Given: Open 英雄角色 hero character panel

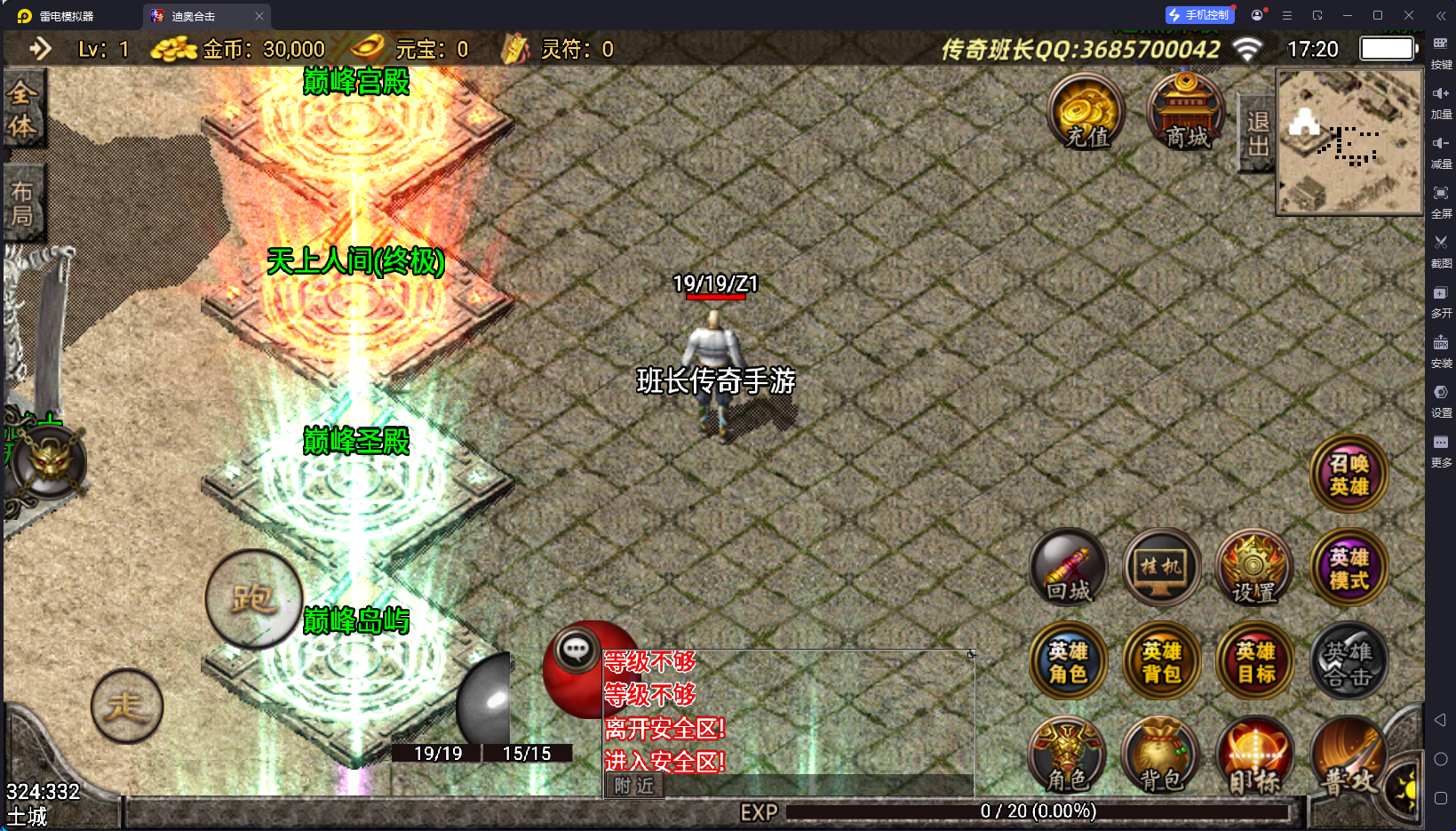Looking at the screenshot, I should coord(1069,662).
